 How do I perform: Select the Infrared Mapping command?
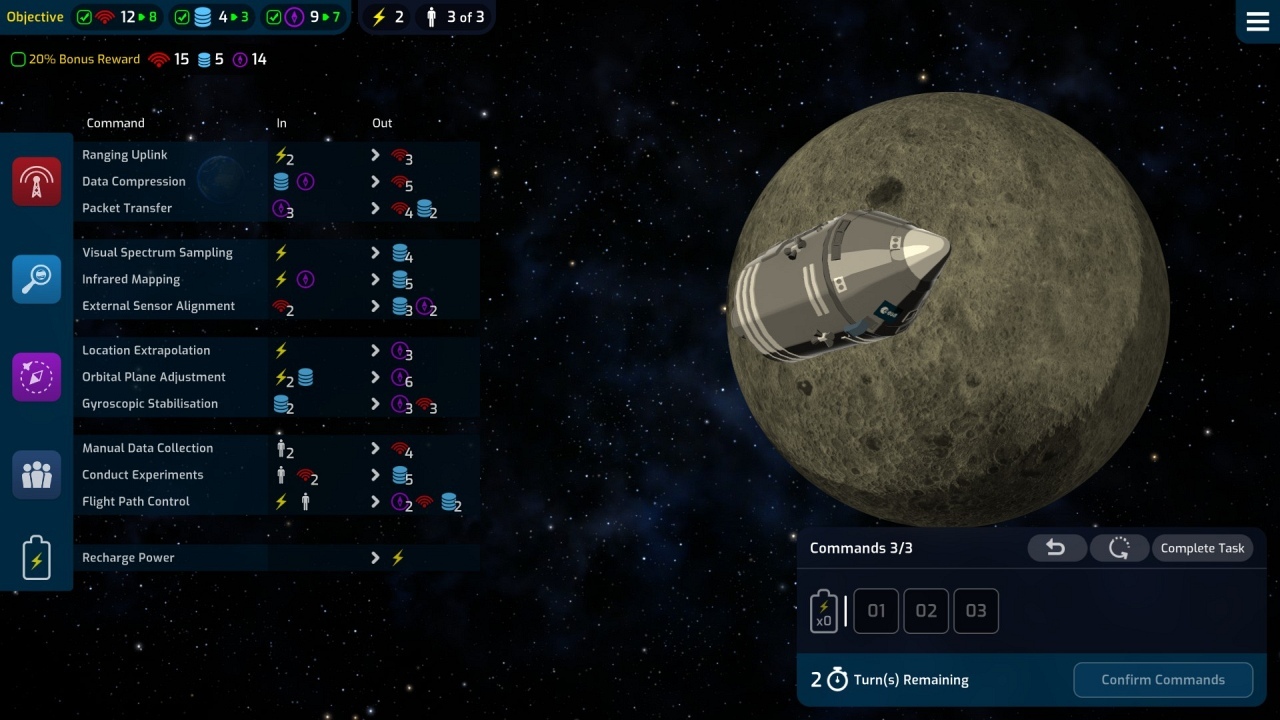pyautogui.click(x=131, y=280)
